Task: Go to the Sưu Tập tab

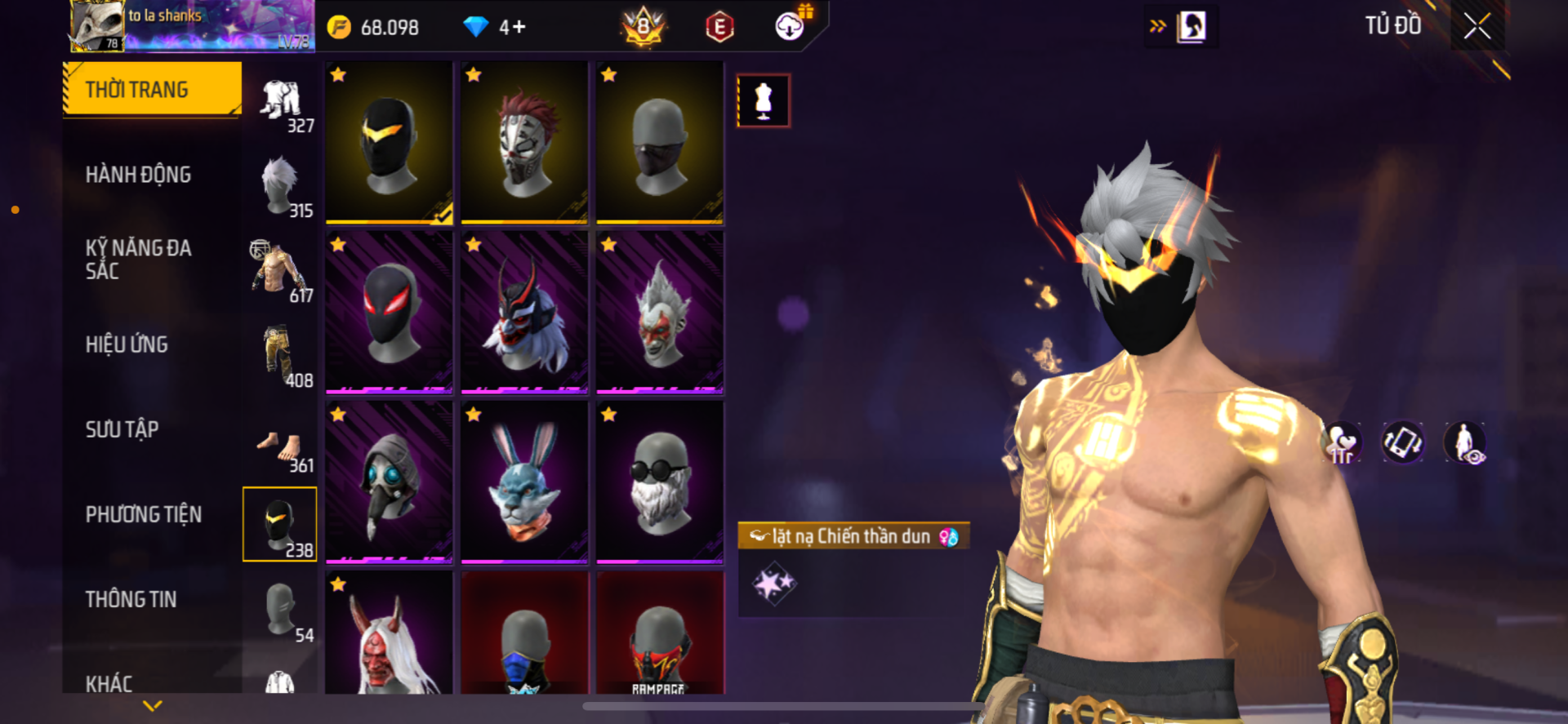Action: point(122,429)
